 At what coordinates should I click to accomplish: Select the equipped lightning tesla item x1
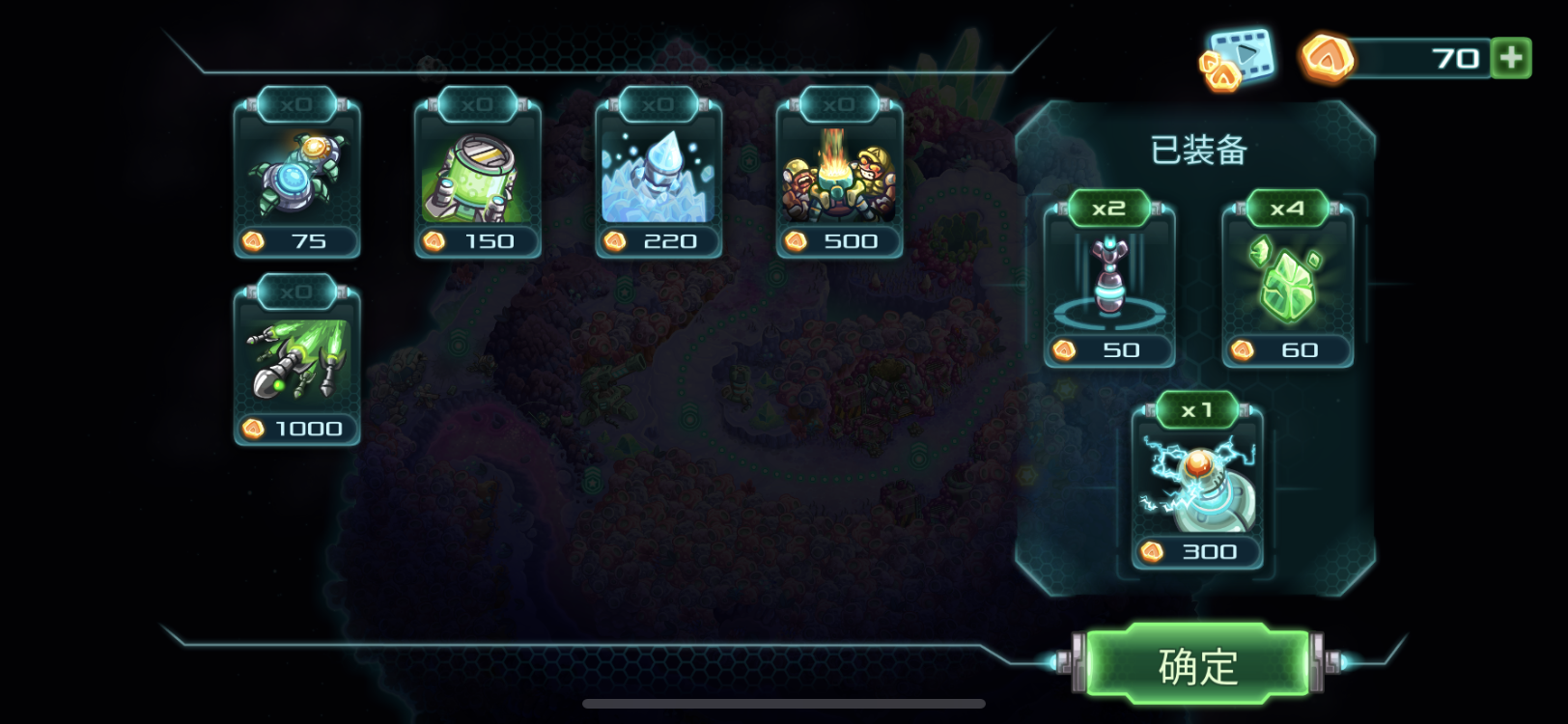pos(1197,488)
